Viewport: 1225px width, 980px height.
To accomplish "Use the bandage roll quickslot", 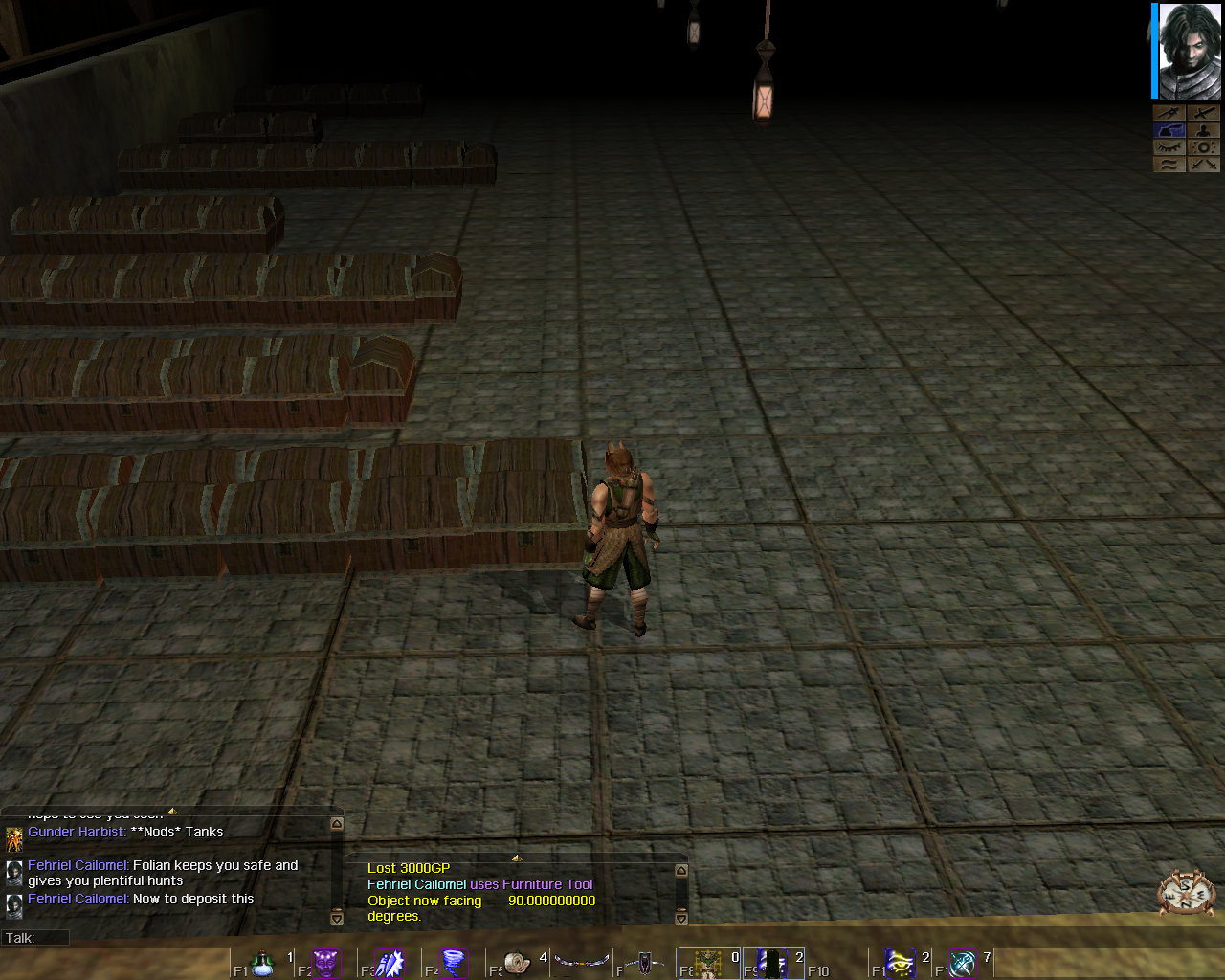I will 518,964.
